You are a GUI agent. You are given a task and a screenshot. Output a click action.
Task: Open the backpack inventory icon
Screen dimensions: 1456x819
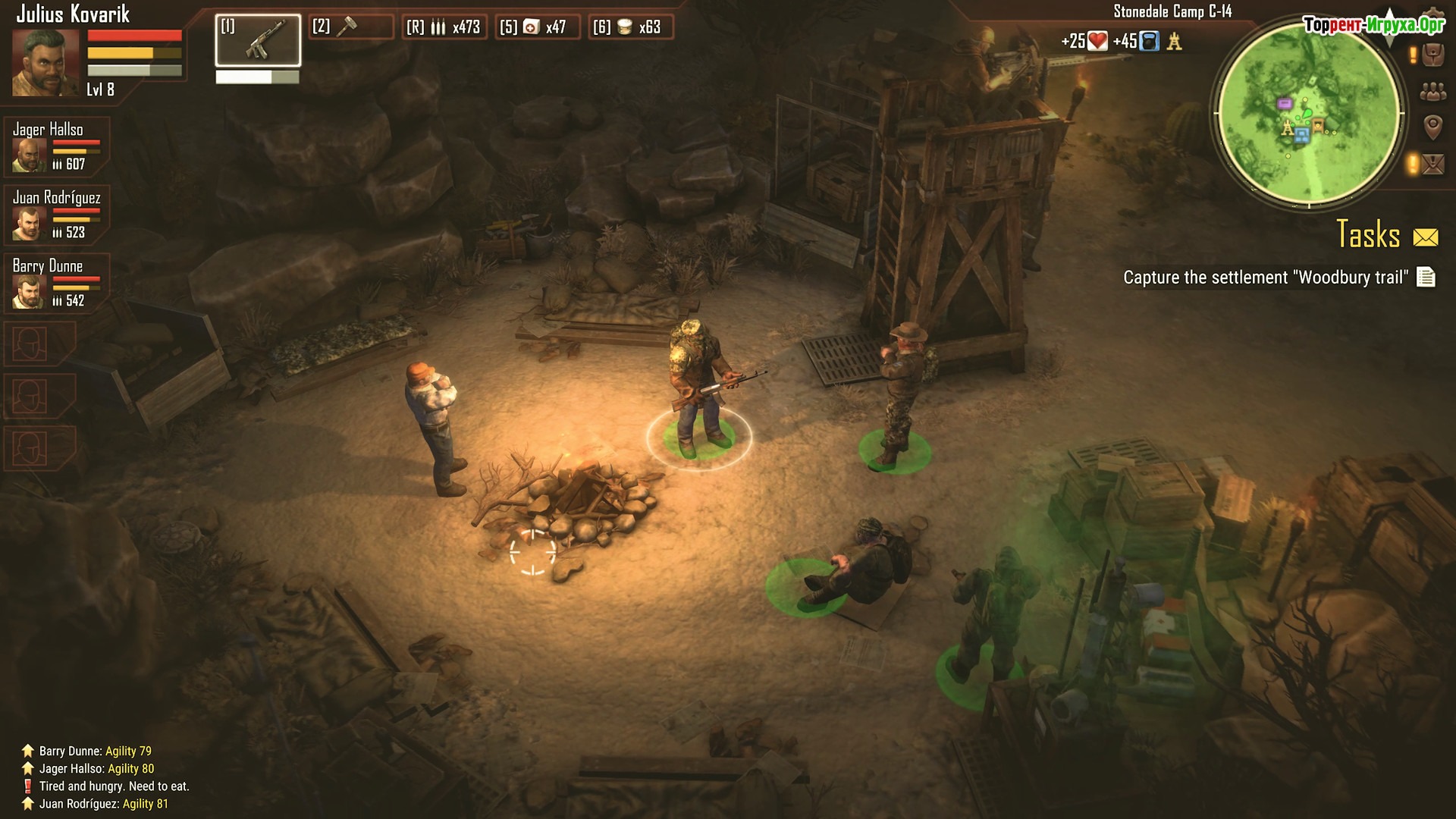coord(1432,55)
